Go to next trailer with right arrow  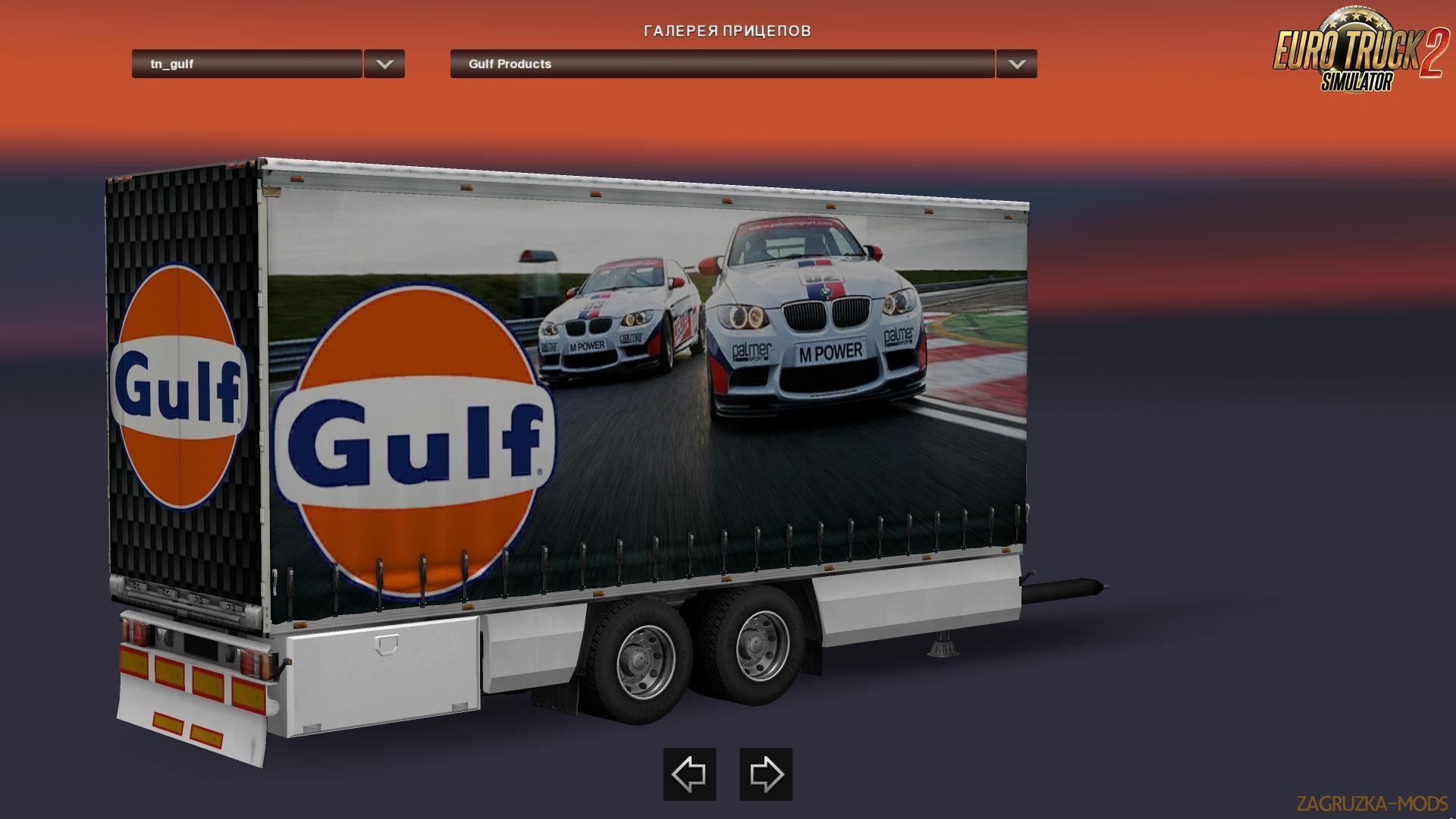(766, 774)
